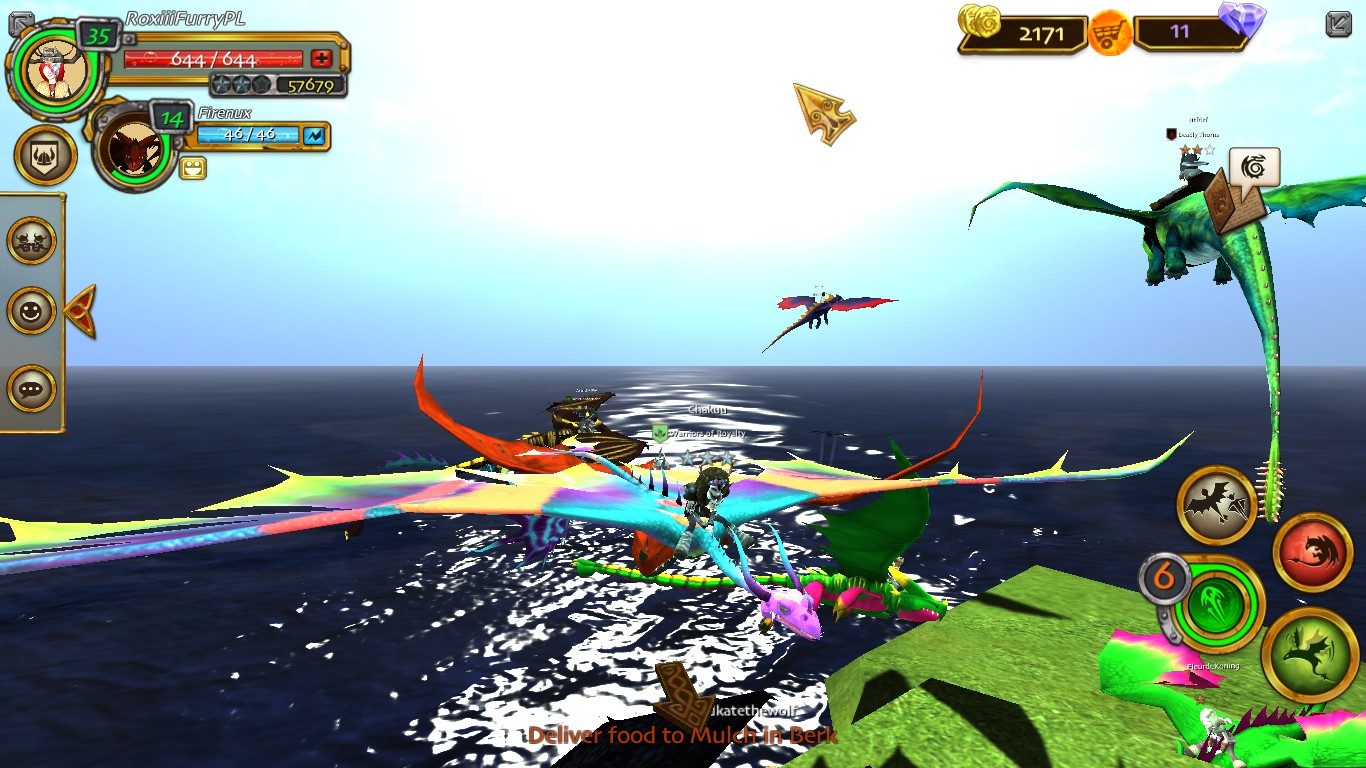Open the shopping cart store icon
The image size is (1366, 768).
(x=1108, y=32)
